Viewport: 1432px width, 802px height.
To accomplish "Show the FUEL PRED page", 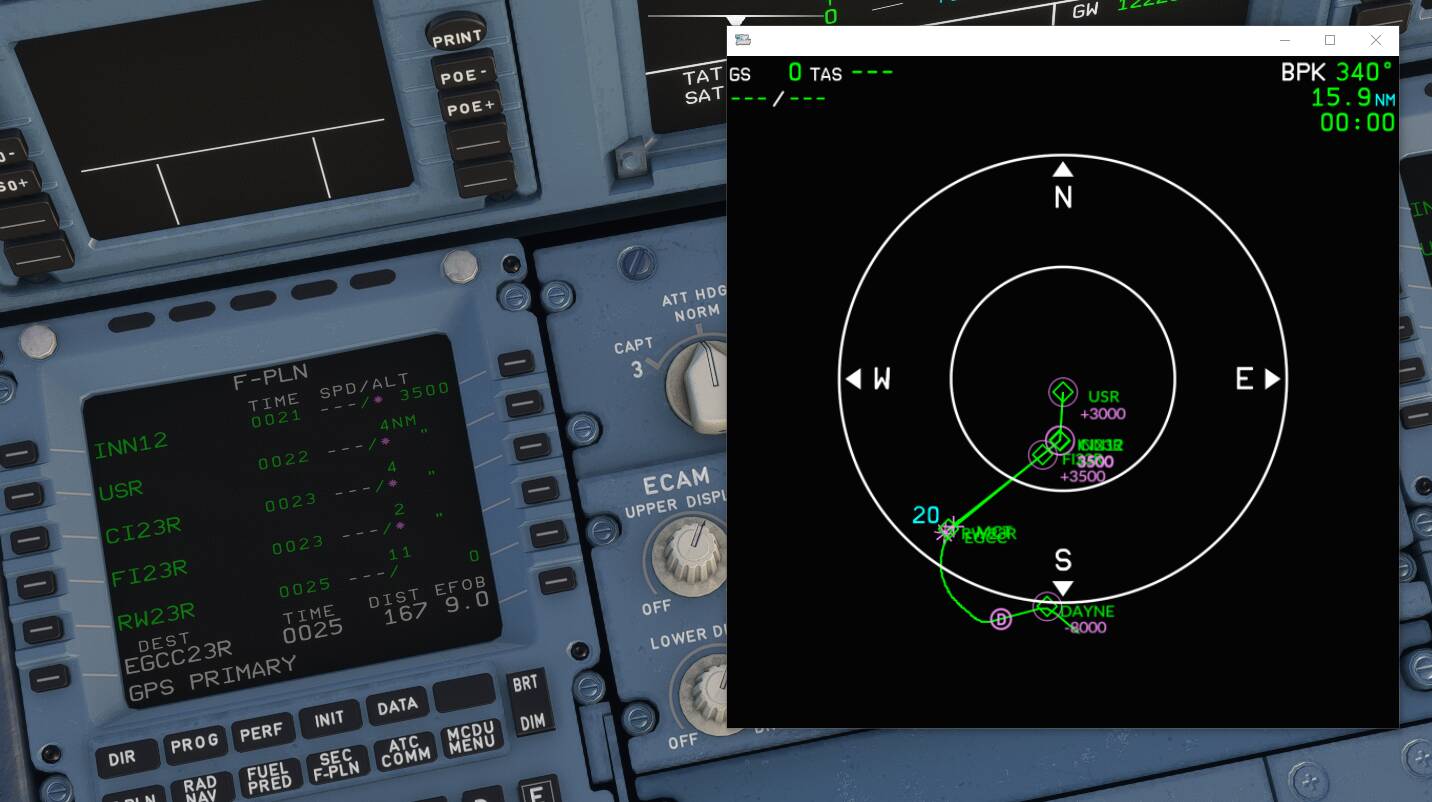I will [268, 778].
